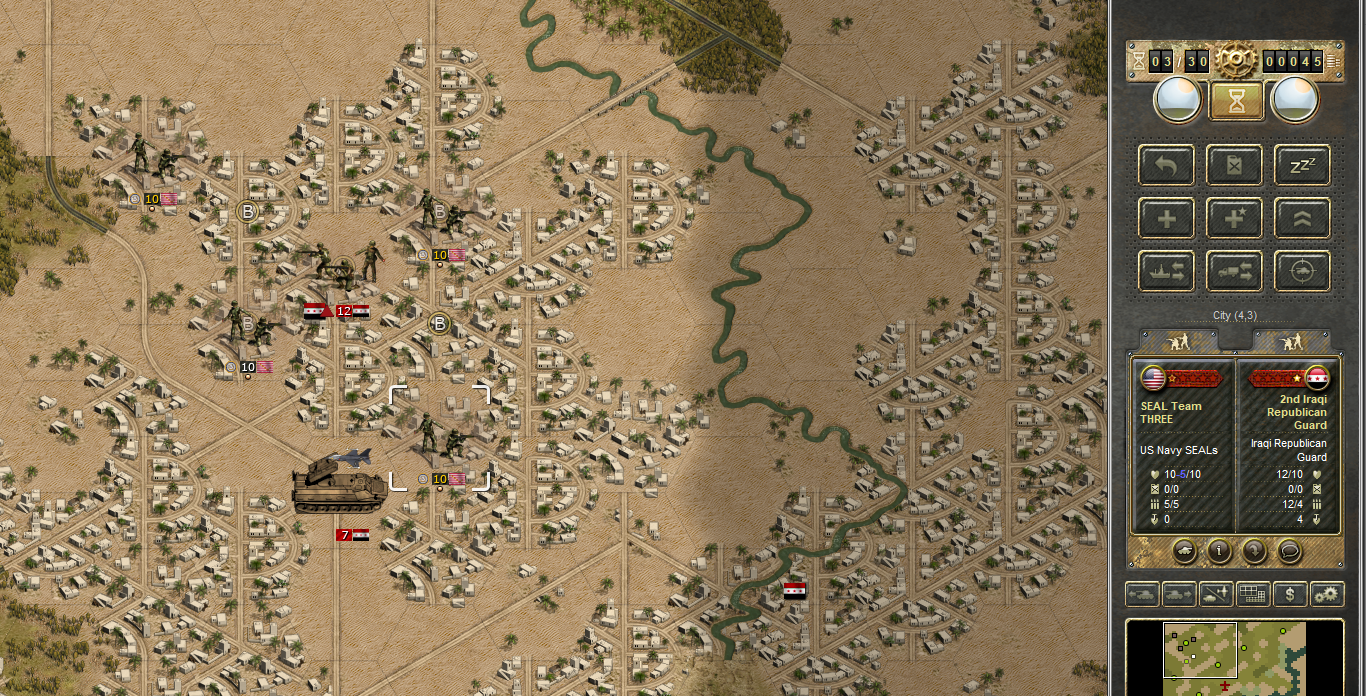The width and height of the screenshot is (1366, 696).
Task: End turn with the hourglass button
Action: point(1236,101)
